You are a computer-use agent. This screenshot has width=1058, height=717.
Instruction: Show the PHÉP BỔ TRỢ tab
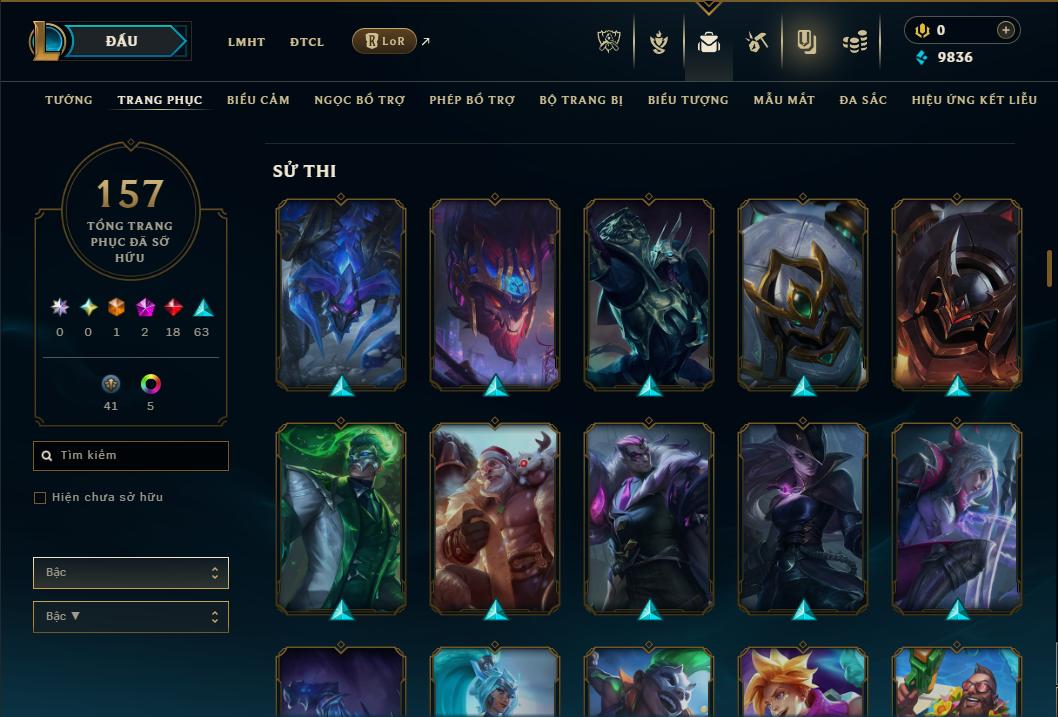pyautogui.click(x=472, y=100)
